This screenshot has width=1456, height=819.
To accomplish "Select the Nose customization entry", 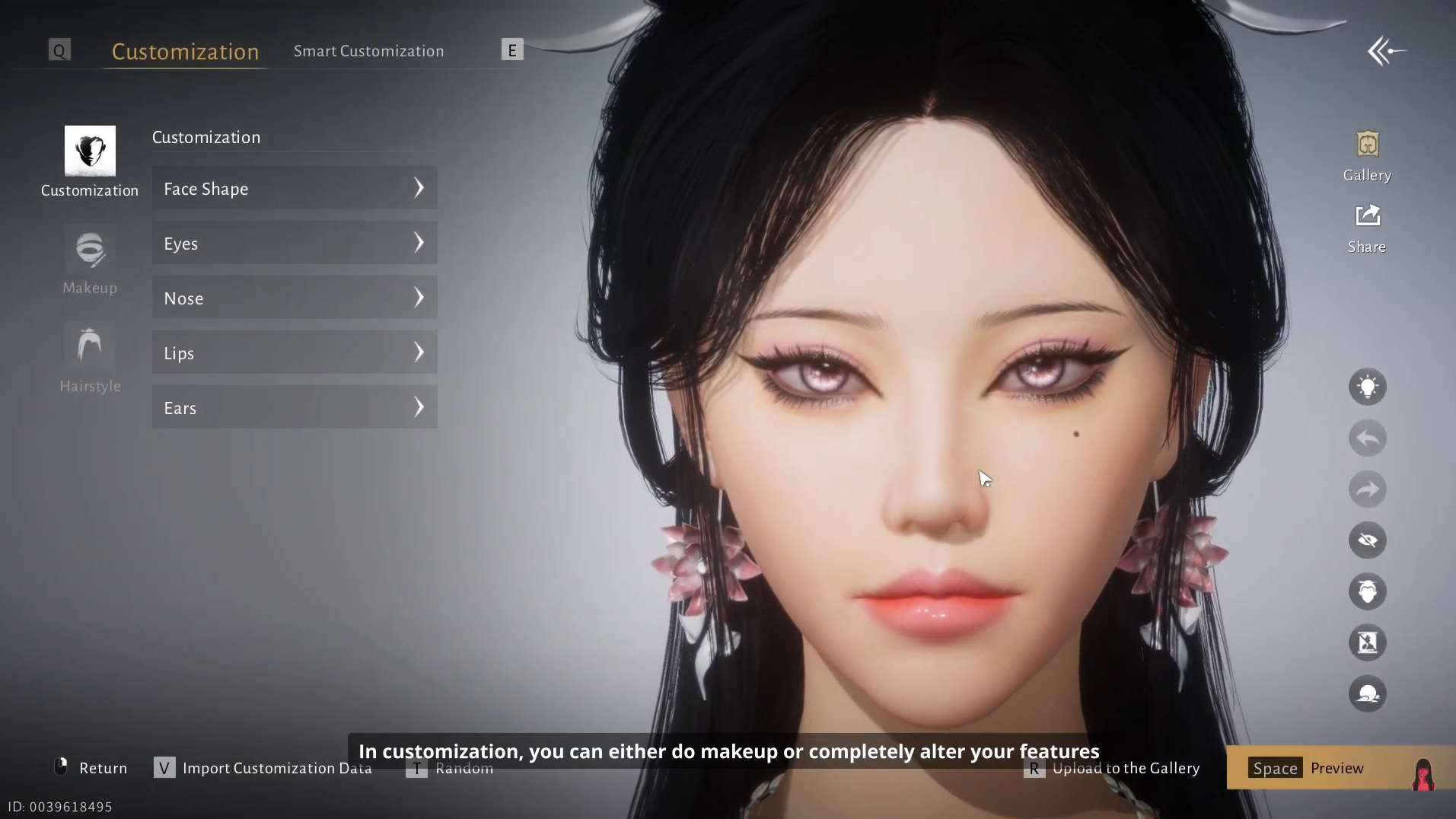I will pyautogui.click(x=295, y=298).
